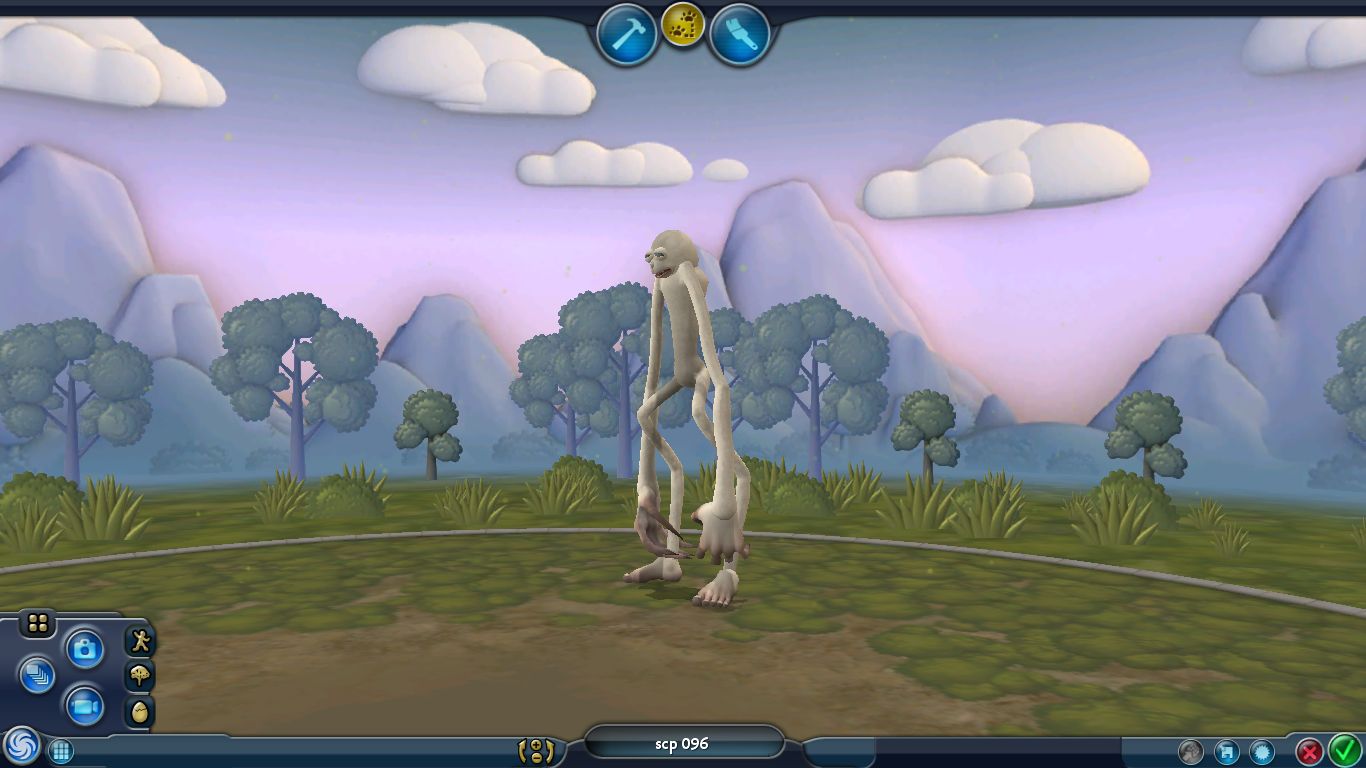Toggle the background grid view
Image resolution: width=1366 pixels, height=768 pixels.
click(x=62, y=748)
